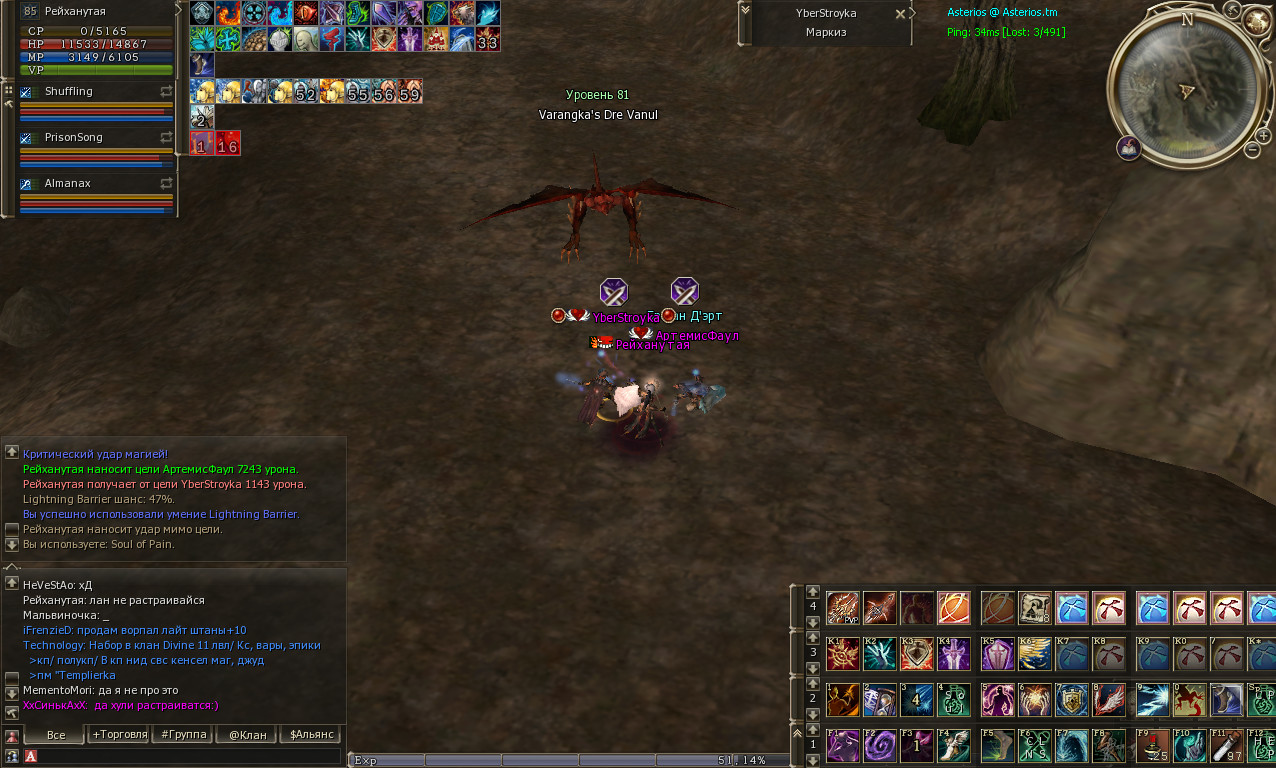Activate the PVP skill on hotbar 4

click(x=843, y=607)
